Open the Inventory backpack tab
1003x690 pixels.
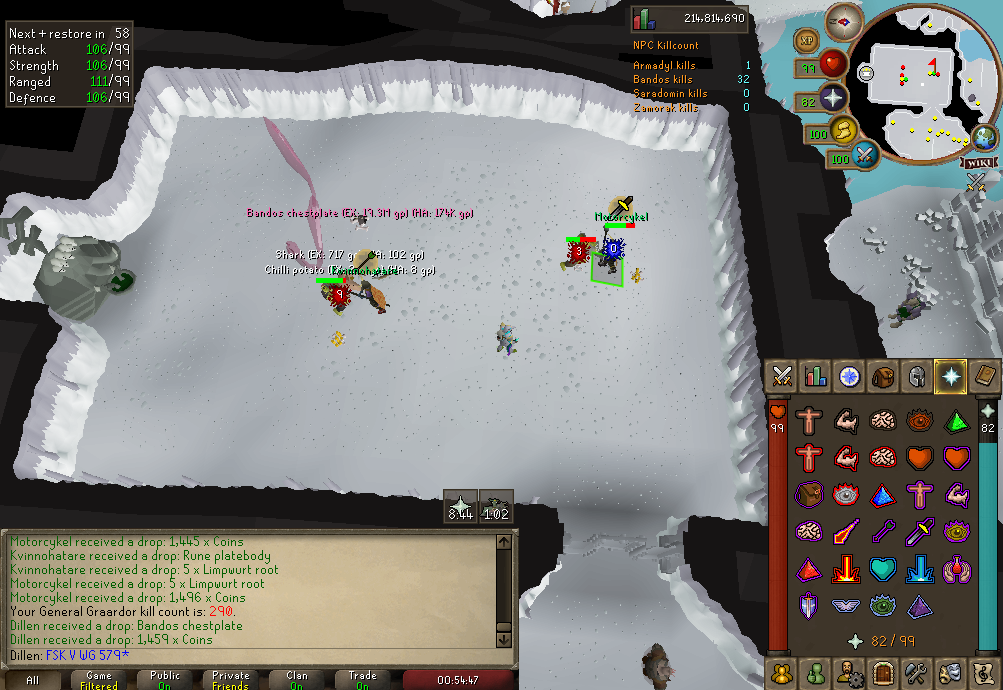pos(883,377)
